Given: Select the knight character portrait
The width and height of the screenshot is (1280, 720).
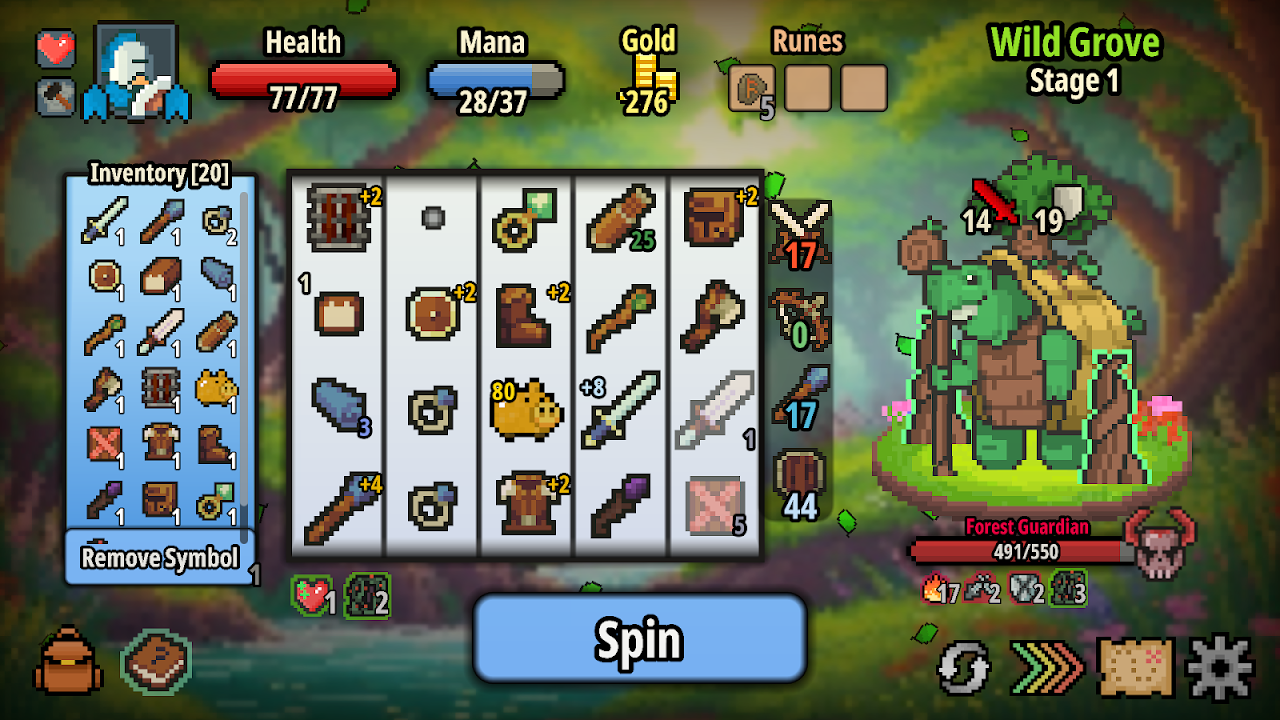Looking at the screenshot, I should click(x=136, y=70).
